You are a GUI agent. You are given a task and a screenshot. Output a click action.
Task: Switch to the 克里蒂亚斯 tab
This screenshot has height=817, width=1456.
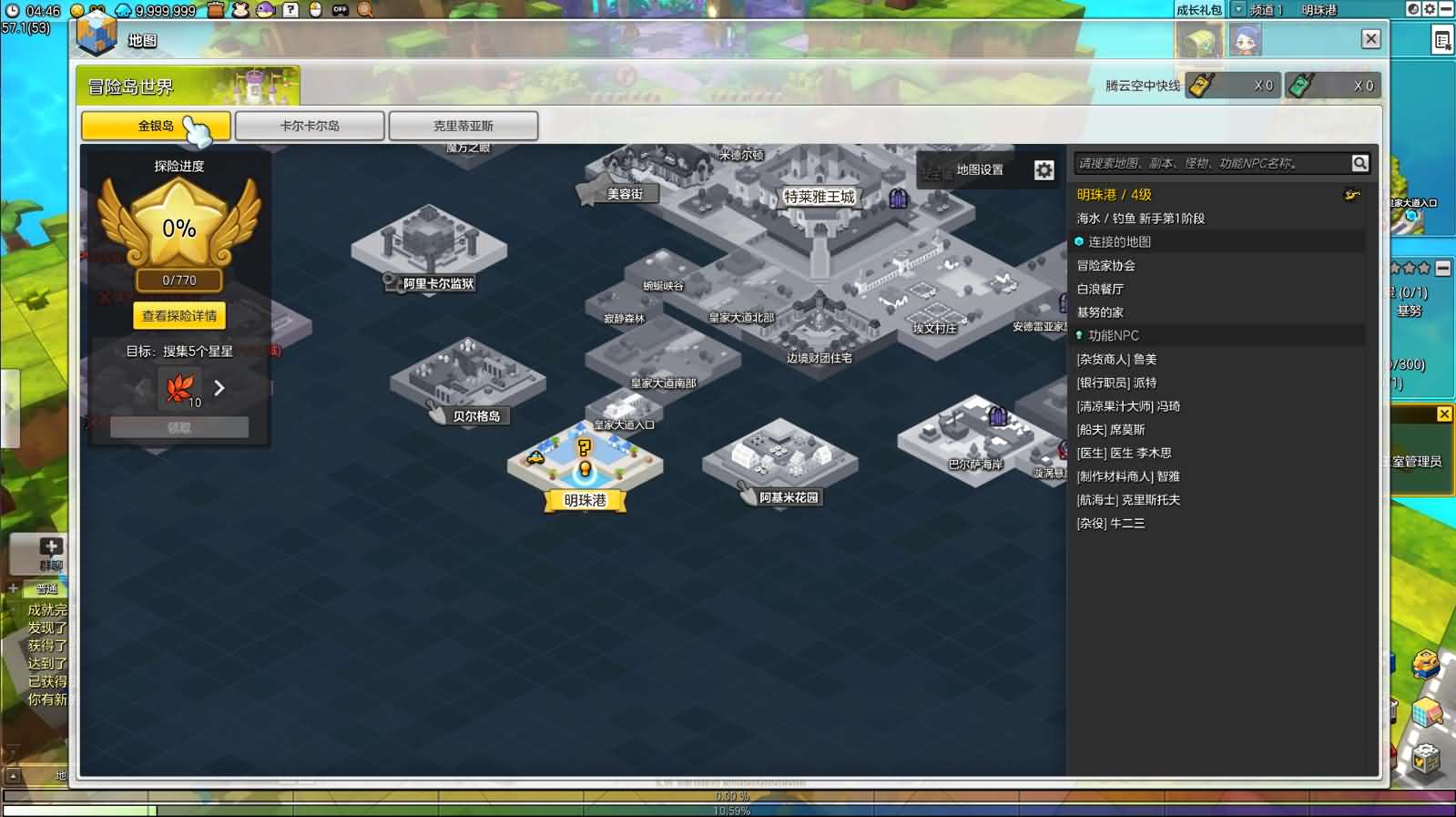click(x=463, y=126)
